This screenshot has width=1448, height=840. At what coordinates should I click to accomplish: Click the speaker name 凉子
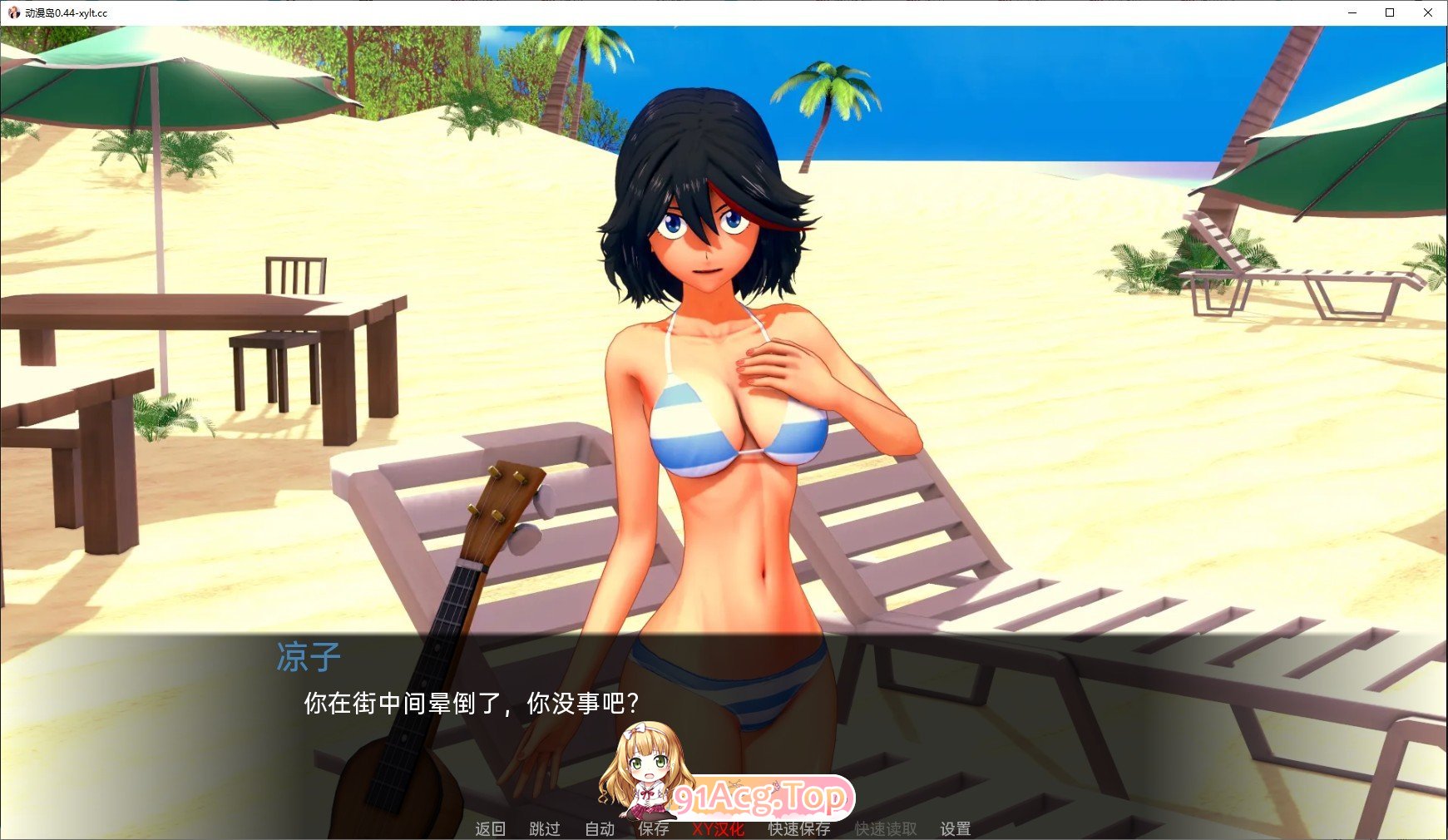pyautogui.click(x=309, y=657)
